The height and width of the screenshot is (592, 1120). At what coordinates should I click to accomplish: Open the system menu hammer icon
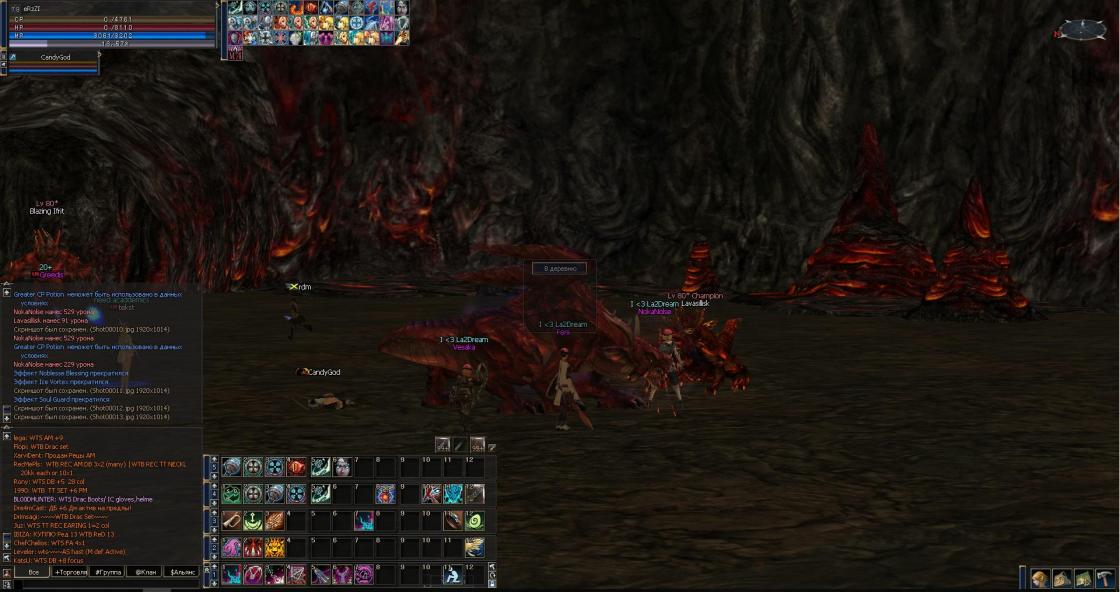coord(1104,579)
